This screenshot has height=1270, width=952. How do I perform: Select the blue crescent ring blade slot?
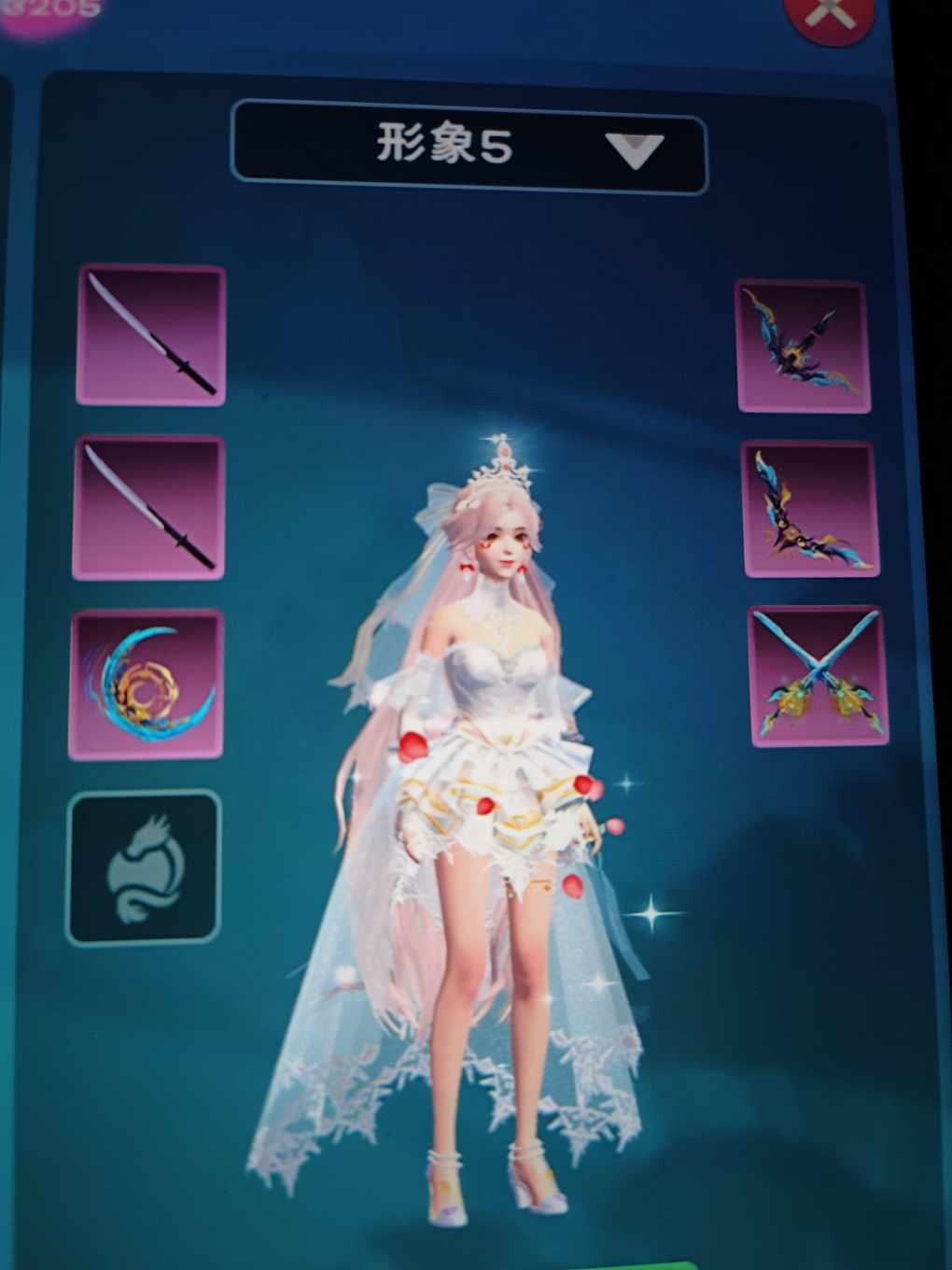[x=147, y=684]
